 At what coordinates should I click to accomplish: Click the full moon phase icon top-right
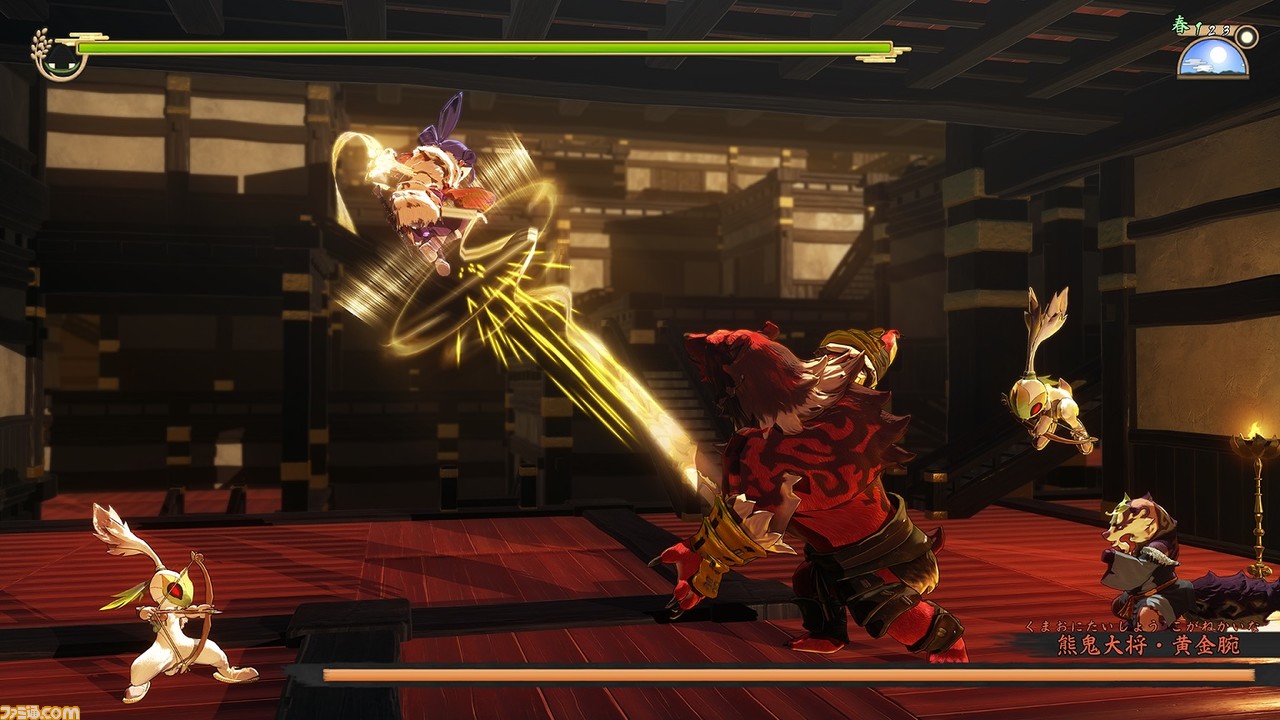tap(1245, 36)
